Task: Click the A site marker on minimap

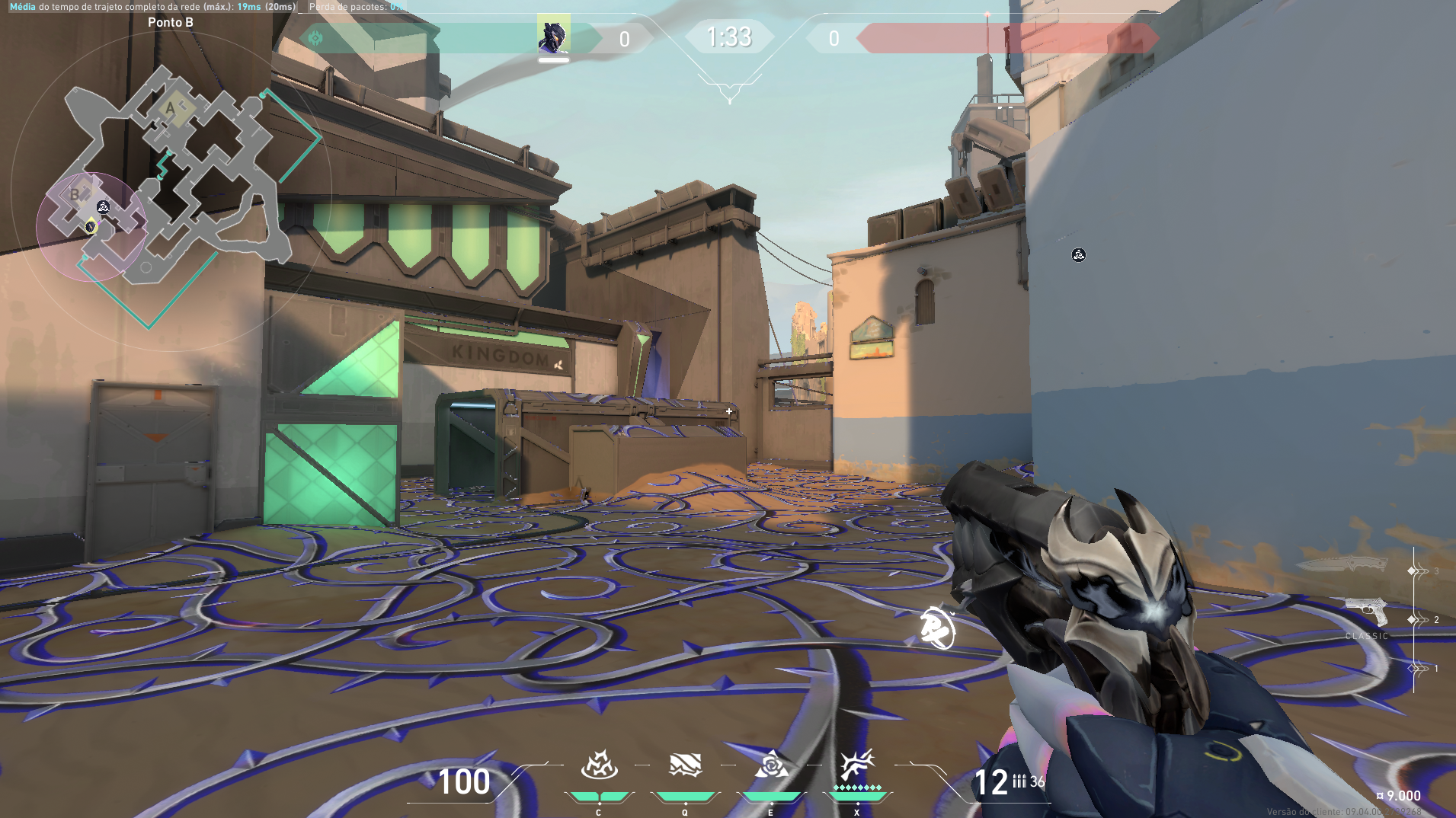Action: point(171,109)
